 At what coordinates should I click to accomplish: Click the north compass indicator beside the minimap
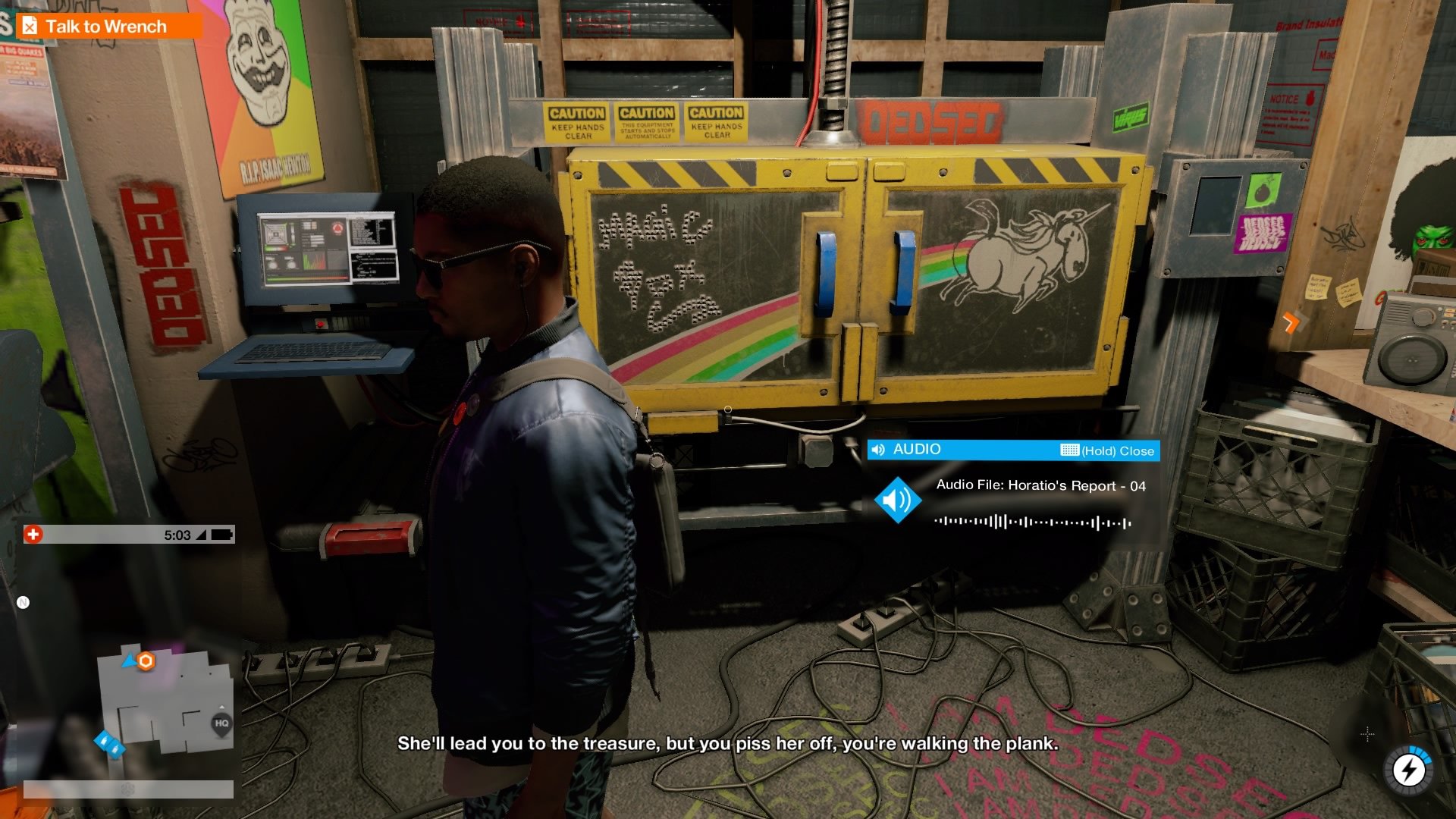click(x=23, y=601)
